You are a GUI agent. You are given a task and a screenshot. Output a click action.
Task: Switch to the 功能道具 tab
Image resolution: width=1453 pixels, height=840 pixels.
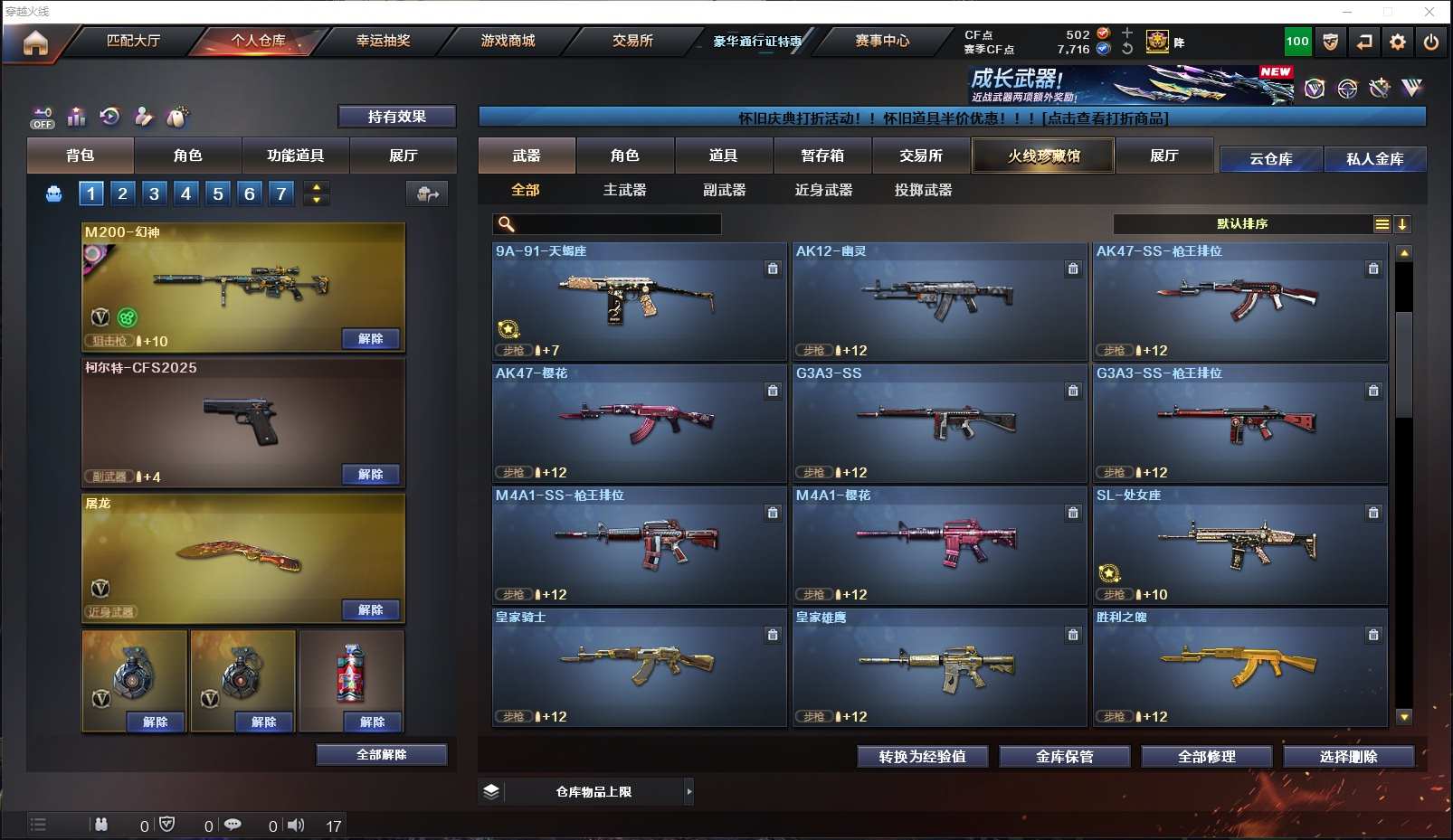pyautogui.click(x=295, y=156)
